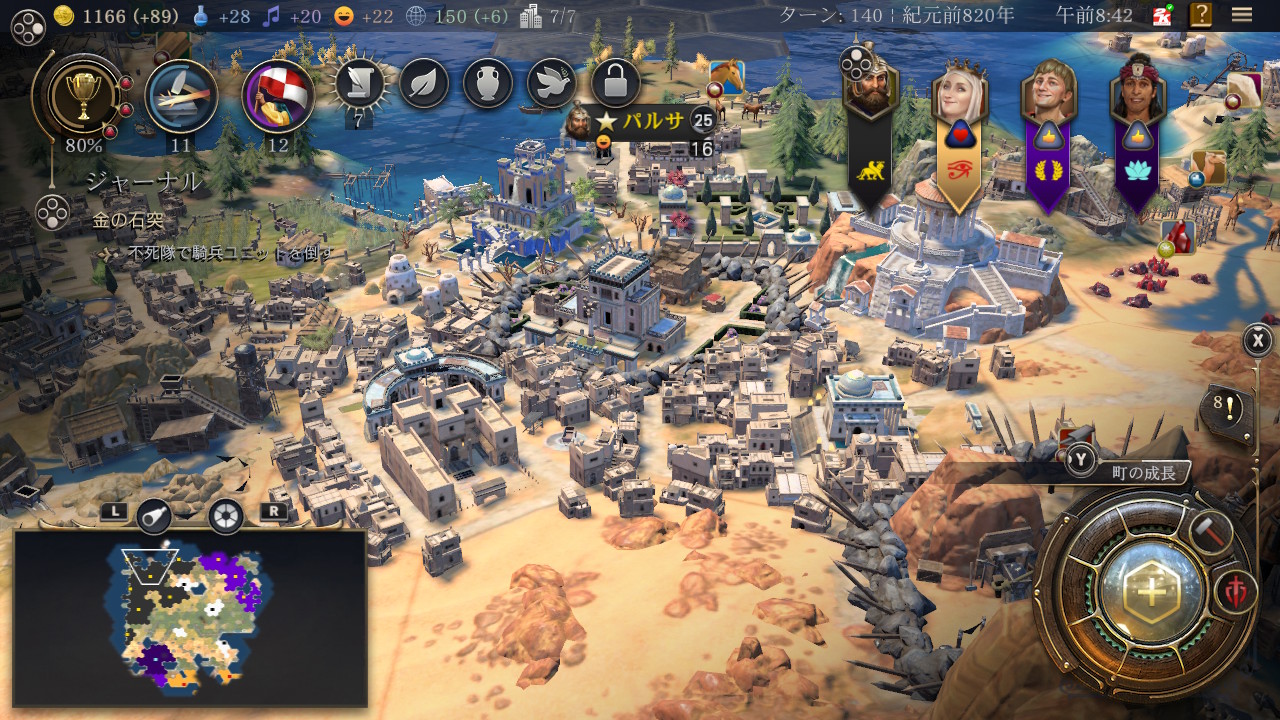
Task: Open the 2K account icon
Action: [1161, 15]
